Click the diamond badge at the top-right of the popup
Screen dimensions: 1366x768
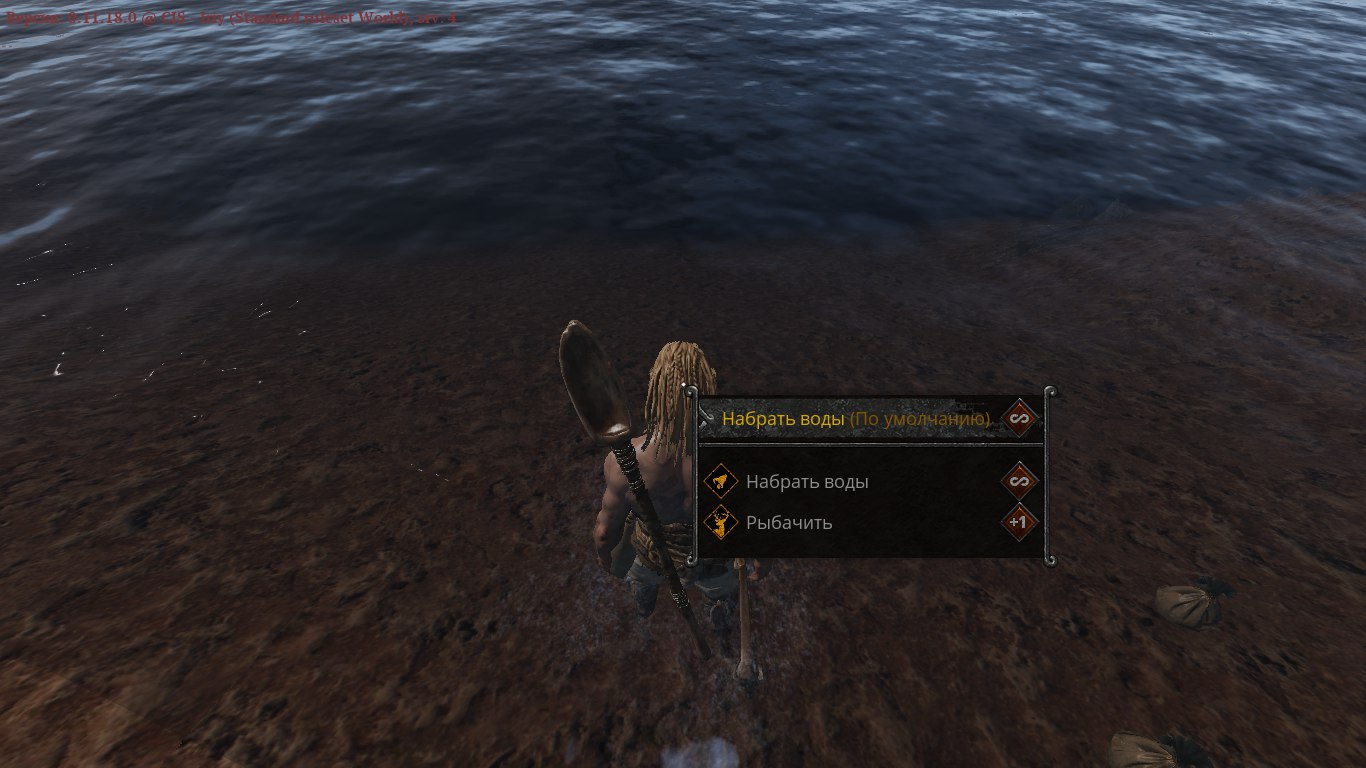pyautogui.click(x=1018, y=420)
